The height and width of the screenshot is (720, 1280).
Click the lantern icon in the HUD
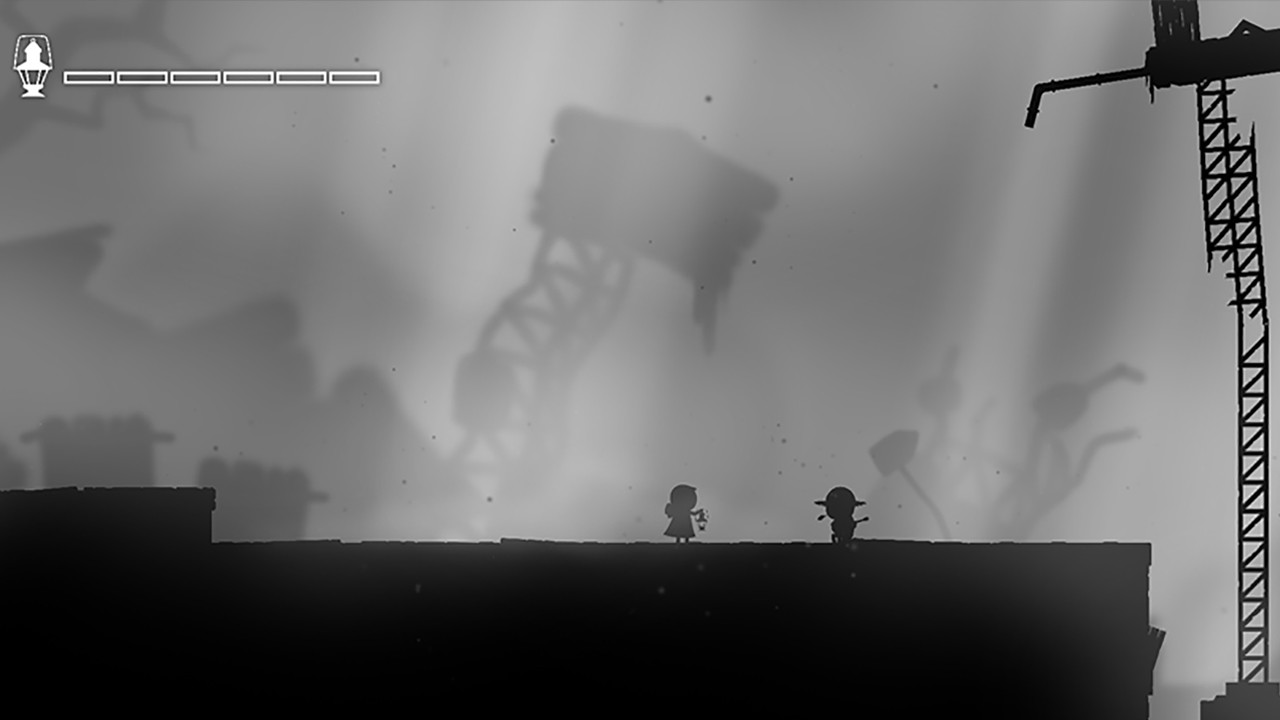32,63
